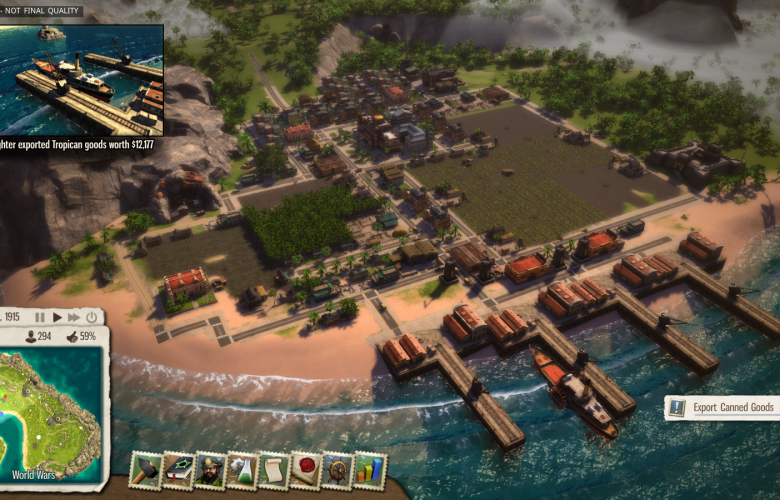780x500 pixels.
Task: Open the ship's wheel trade icon
Action: pos(338,470)
